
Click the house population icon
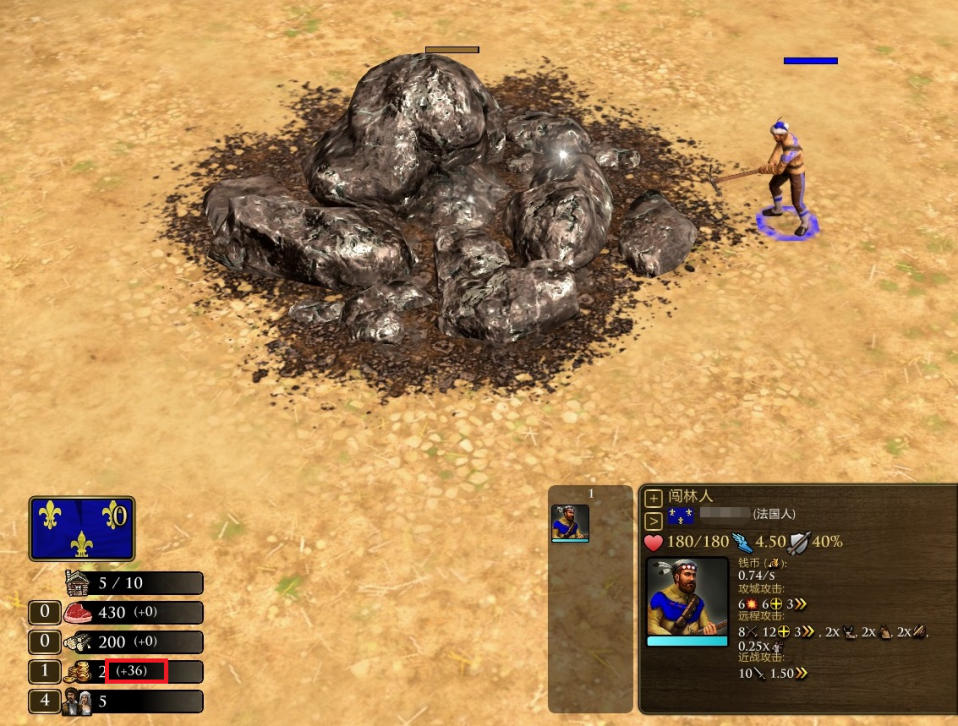(x=77, y=583)
